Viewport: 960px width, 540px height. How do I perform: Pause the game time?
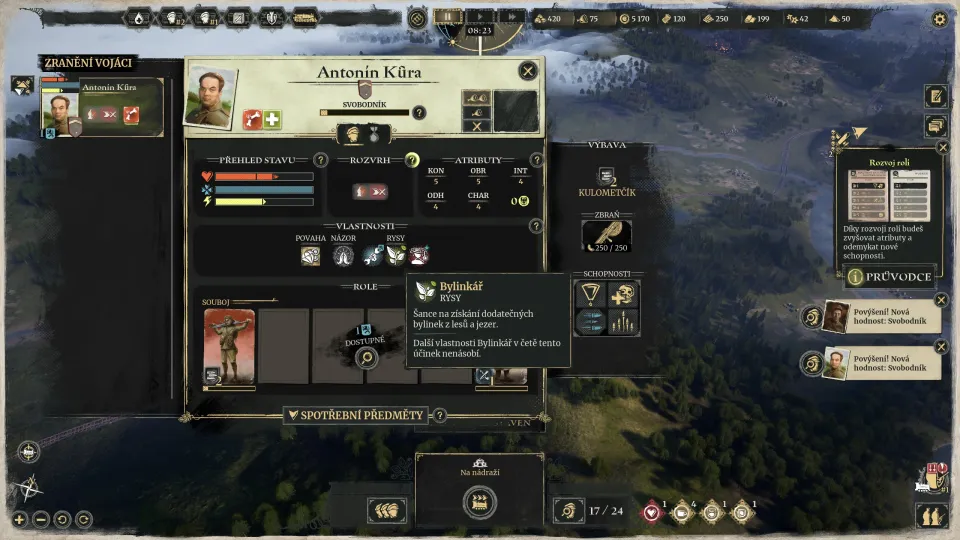[449, 17]
